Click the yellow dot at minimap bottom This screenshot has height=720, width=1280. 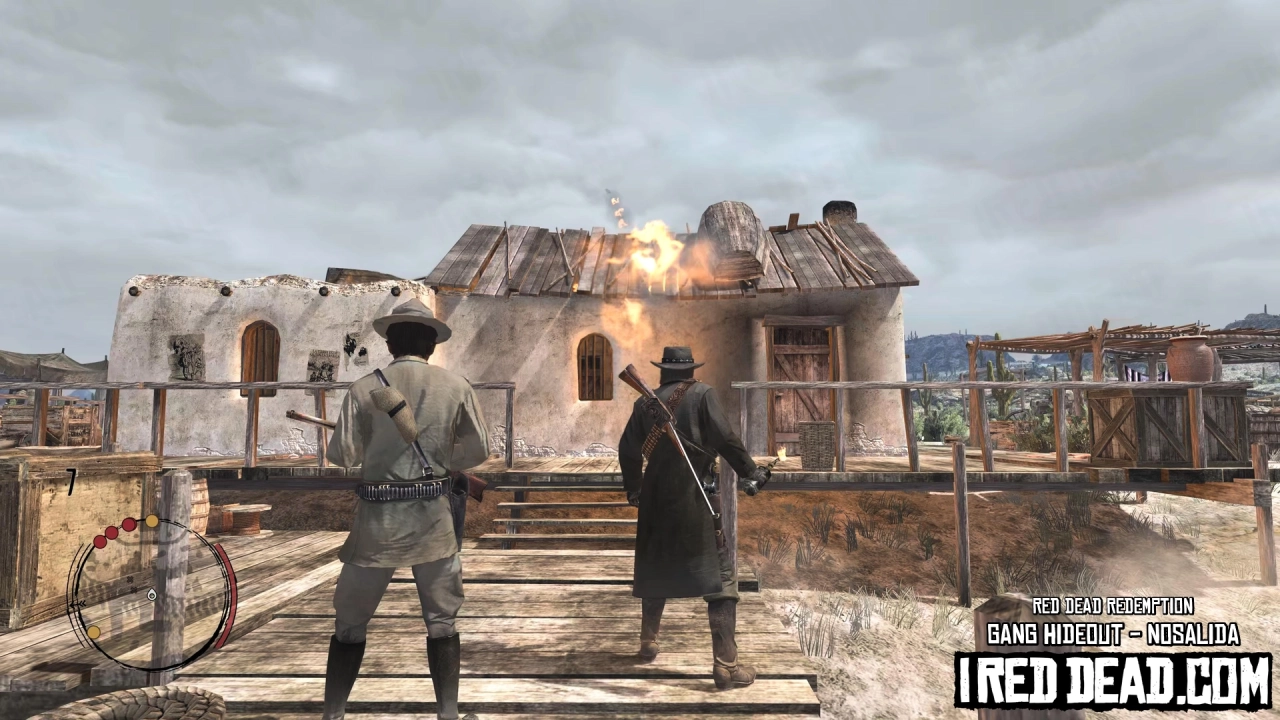92,633
